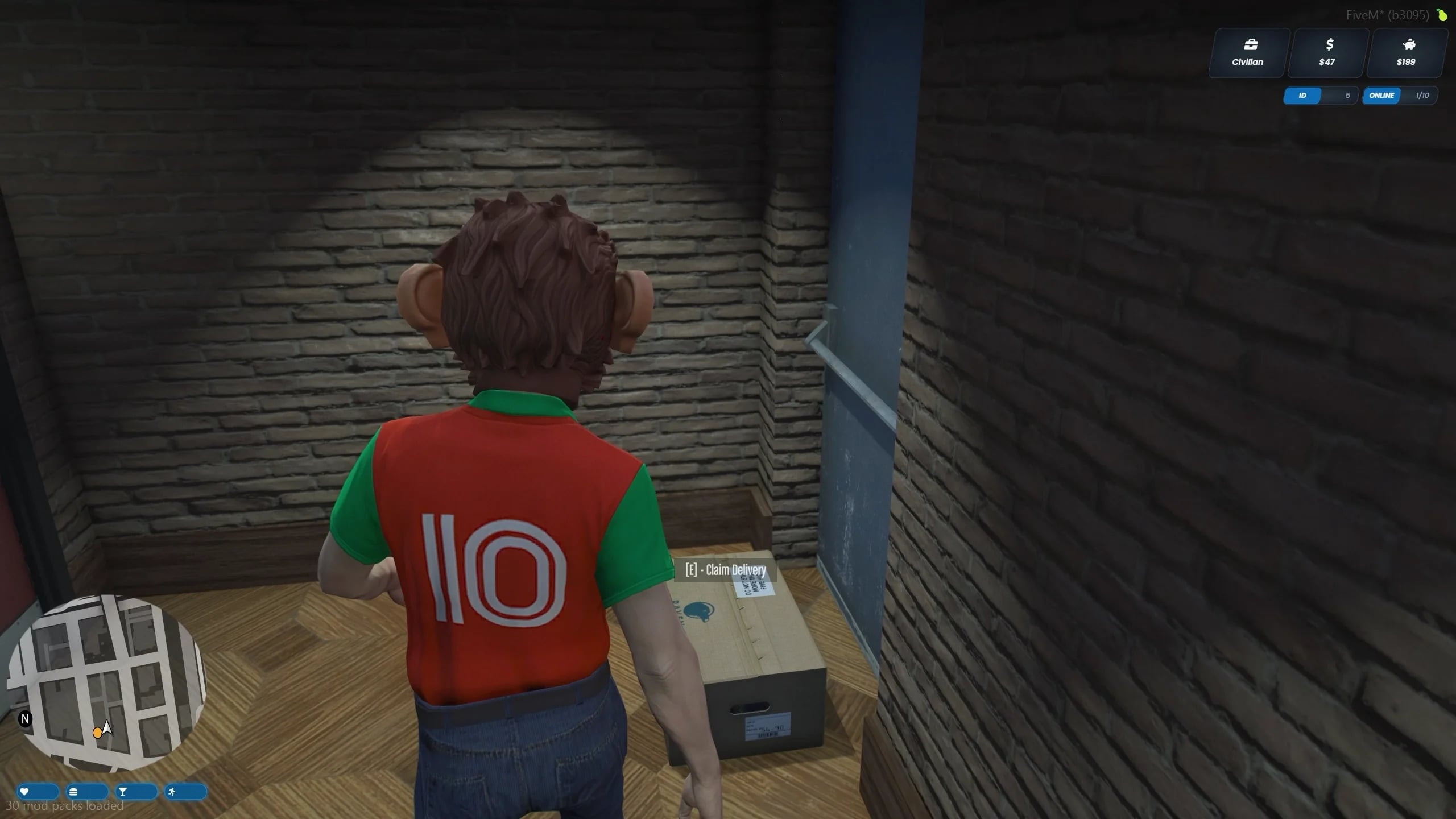
Task: Click the hamburger hunger icon
Action: click(x=73, y=791)
